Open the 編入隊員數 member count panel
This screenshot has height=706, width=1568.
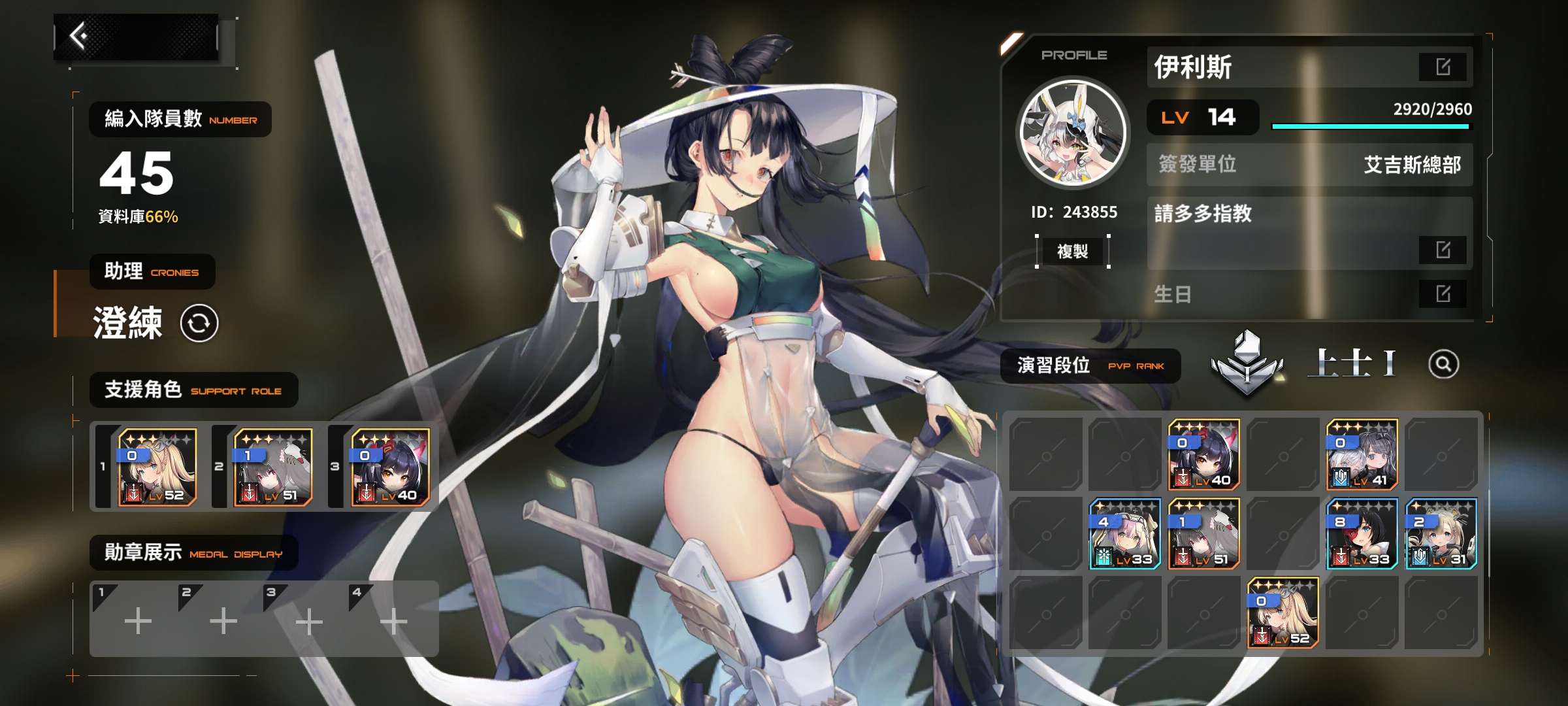pyautogui.click(x=180, y=119)
